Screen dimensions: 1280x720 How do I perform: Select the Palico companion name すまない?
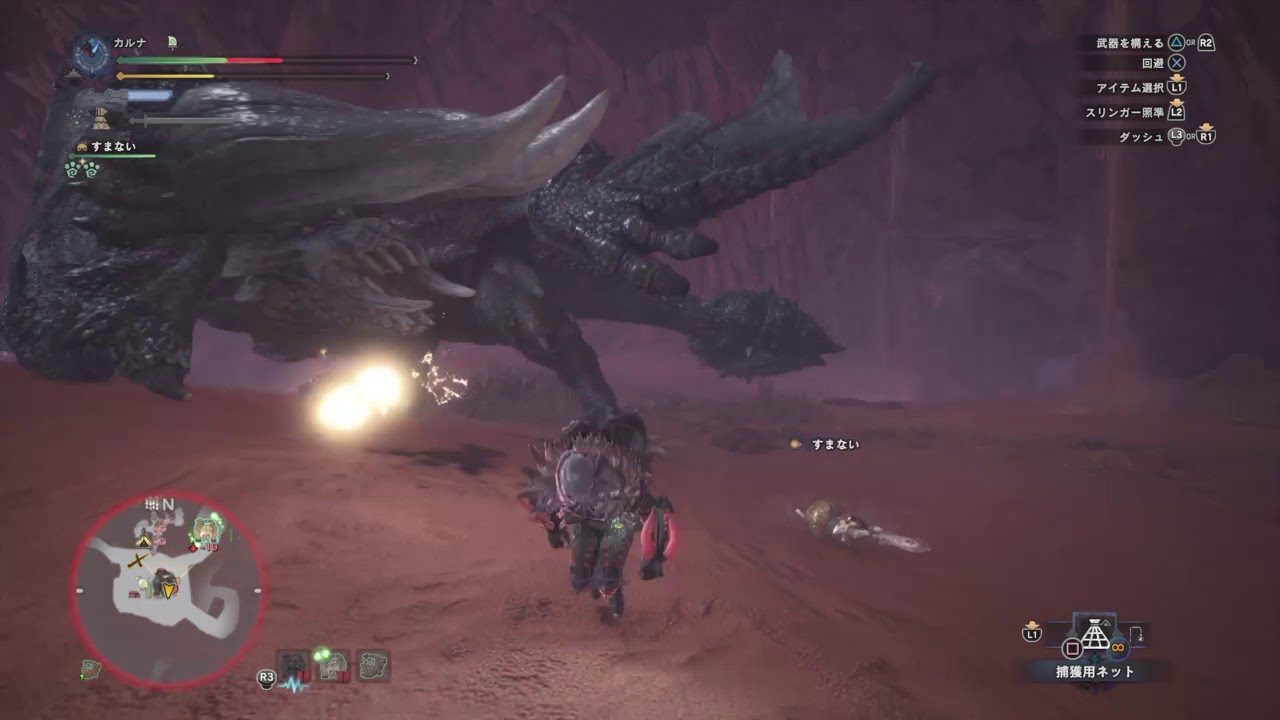pos(113,146)
